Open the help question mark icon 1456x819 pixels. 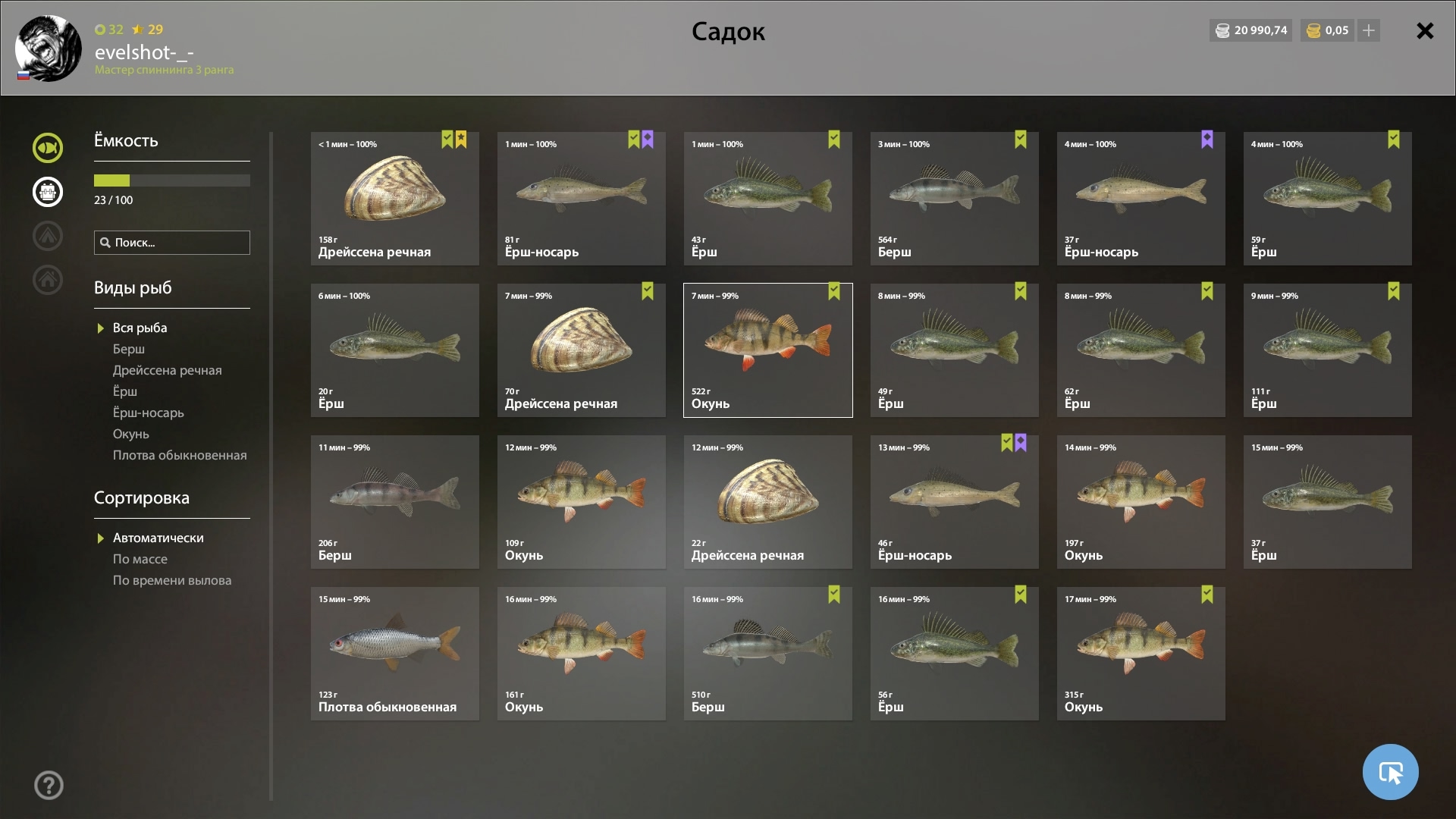(x=49, y=786)
